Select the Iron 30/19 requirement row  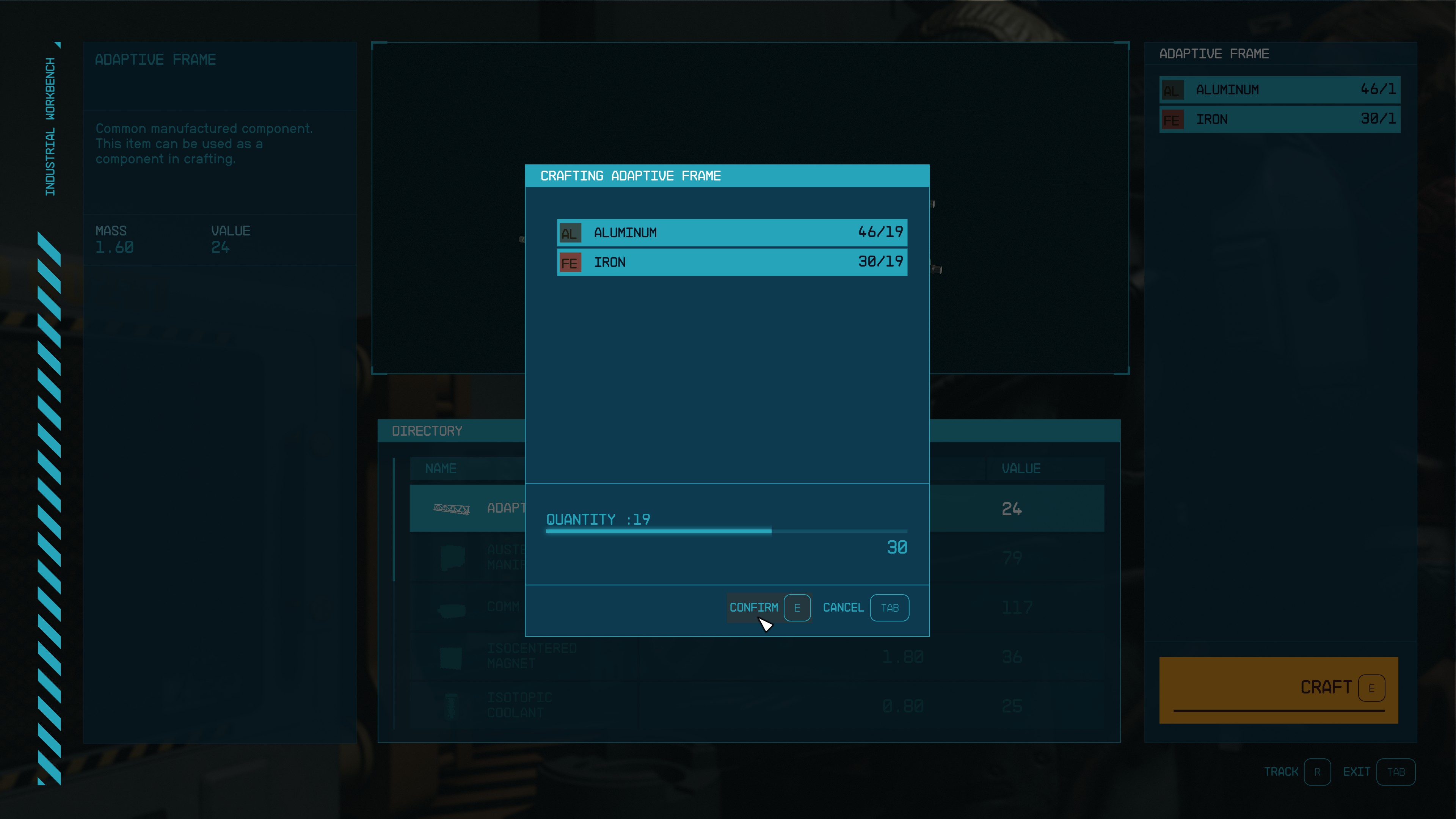pyautogui.click(x=732, y=262)
